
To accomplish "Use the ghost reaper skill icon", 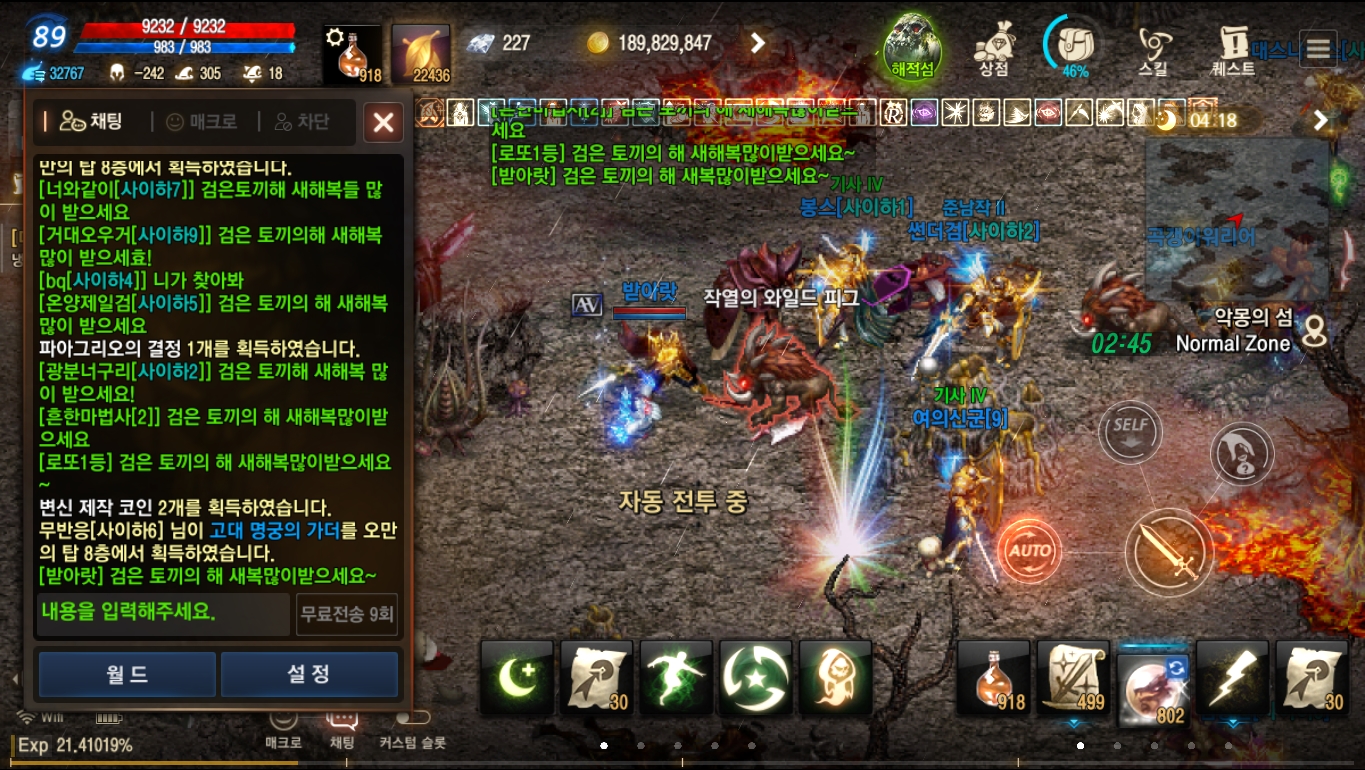I will click(835, 677).
